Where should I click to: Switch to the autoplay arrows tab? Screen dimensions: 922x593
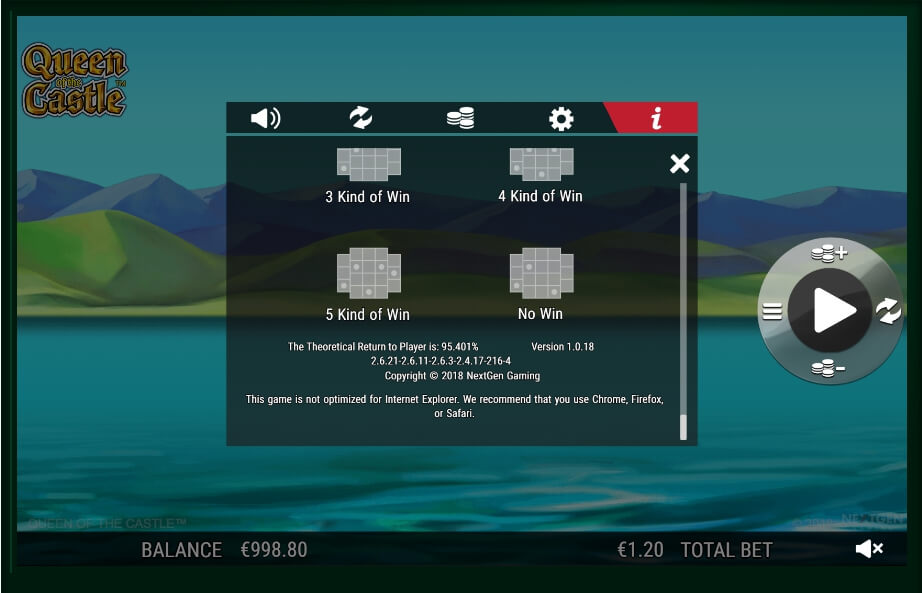(361, 119)
